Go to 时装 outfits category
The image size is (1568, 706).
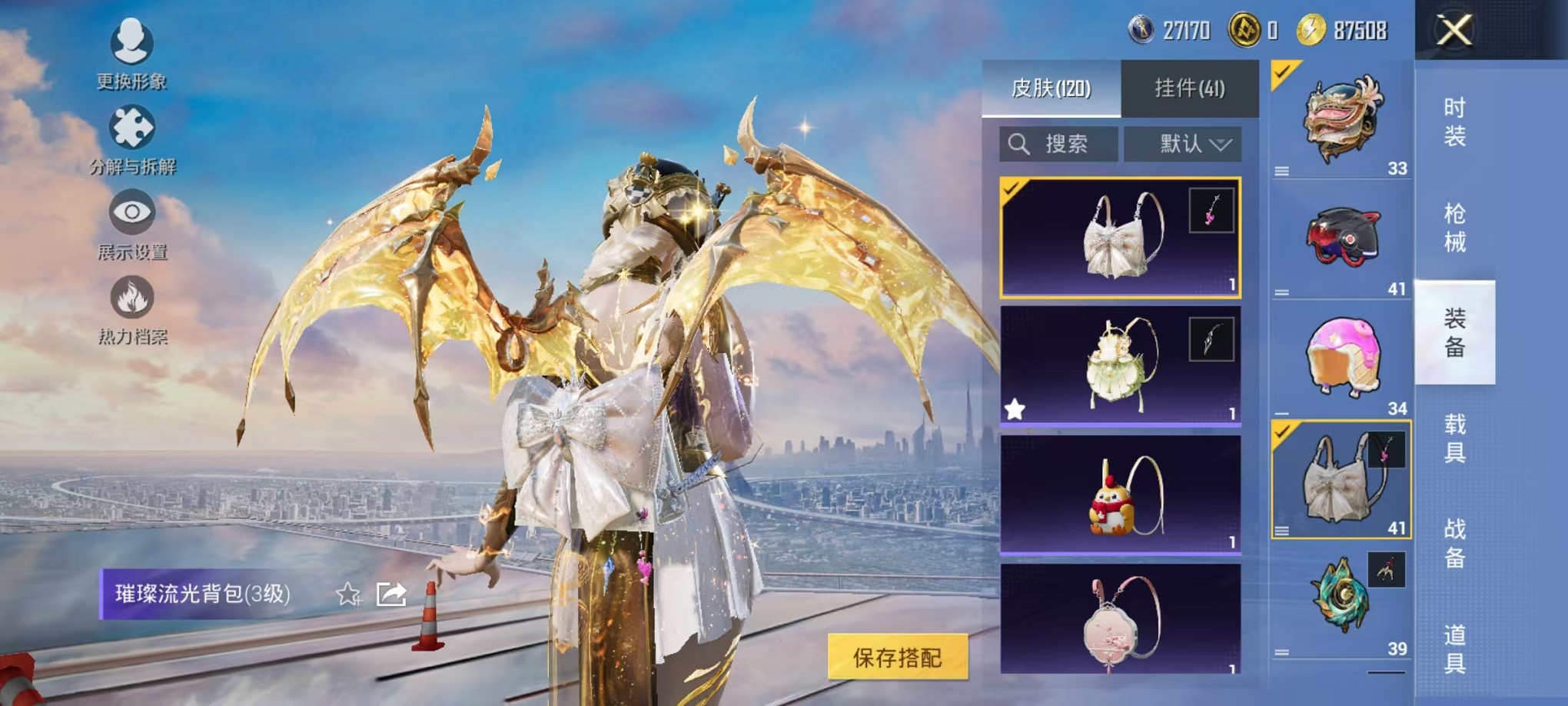(1454, 122)
